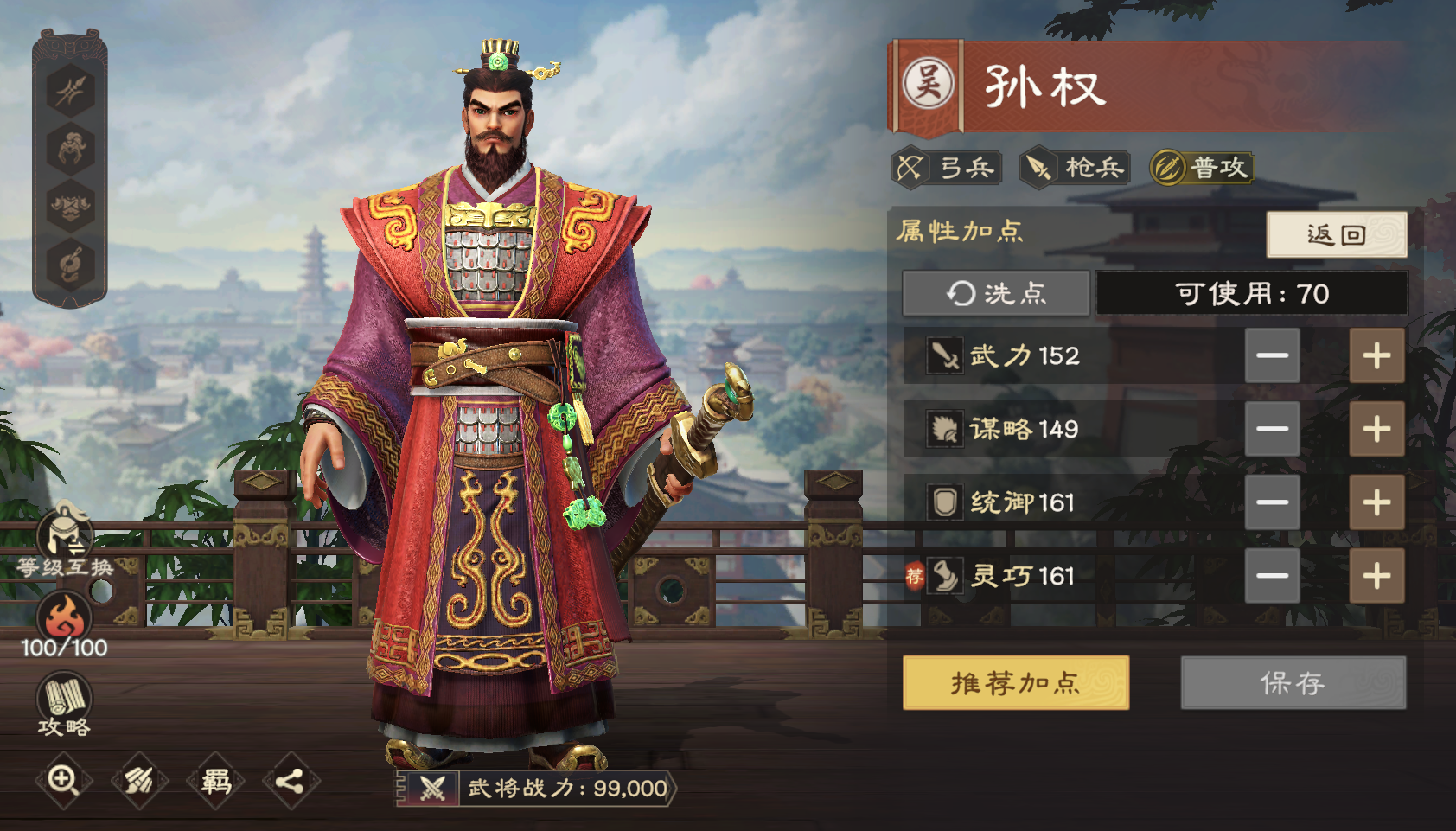
Task: Click the share icon at the bottom
Action: [x=291, y=780]
